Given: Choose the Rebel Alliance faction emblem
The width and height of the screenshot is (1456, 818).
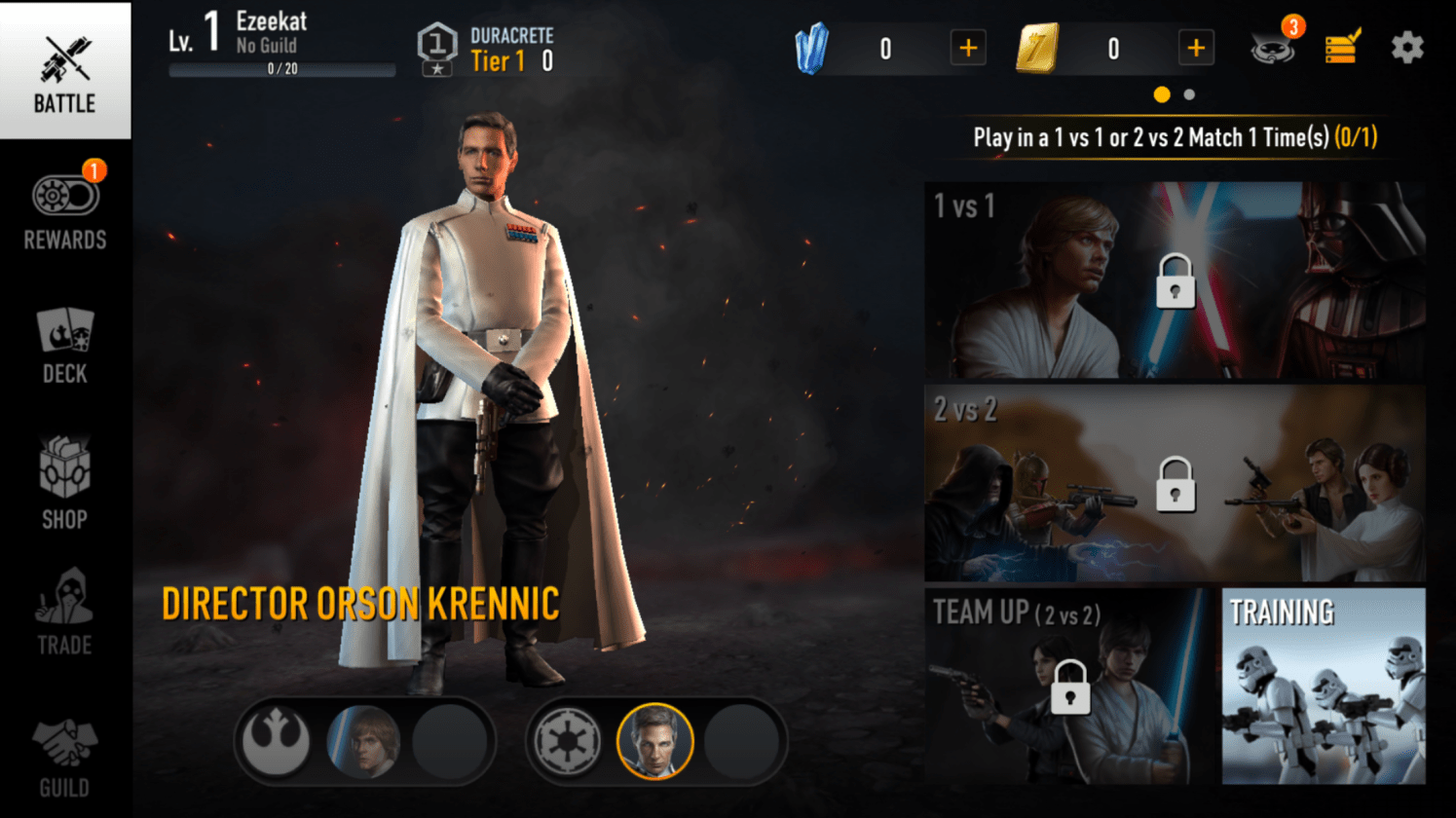Looking at the screenshot, I should (277, 742).
